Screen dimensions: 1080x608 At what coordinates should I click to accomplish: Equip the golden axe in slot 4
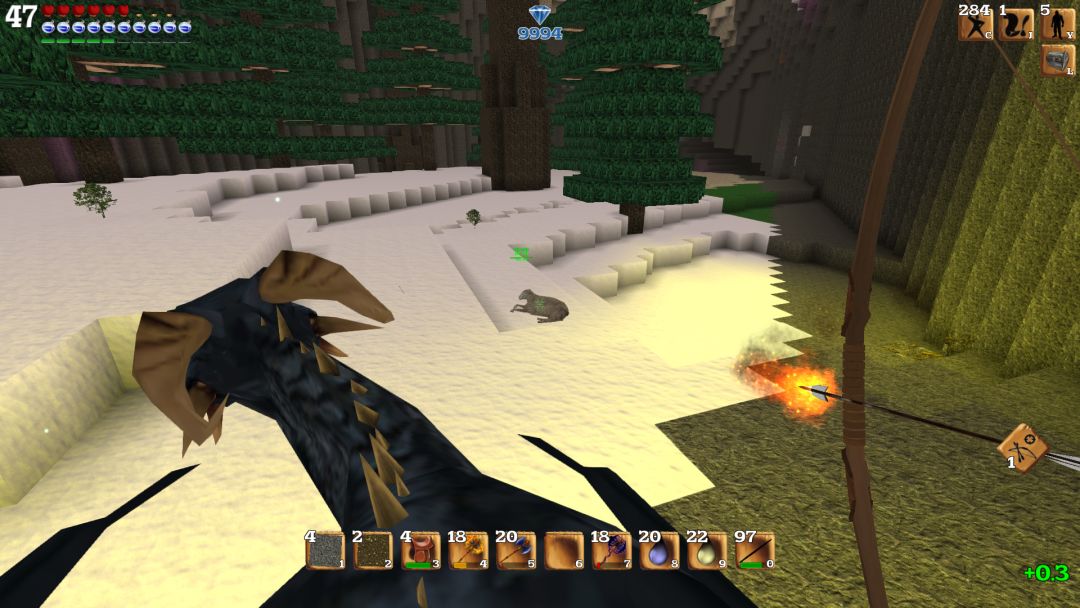pos(469,551)
